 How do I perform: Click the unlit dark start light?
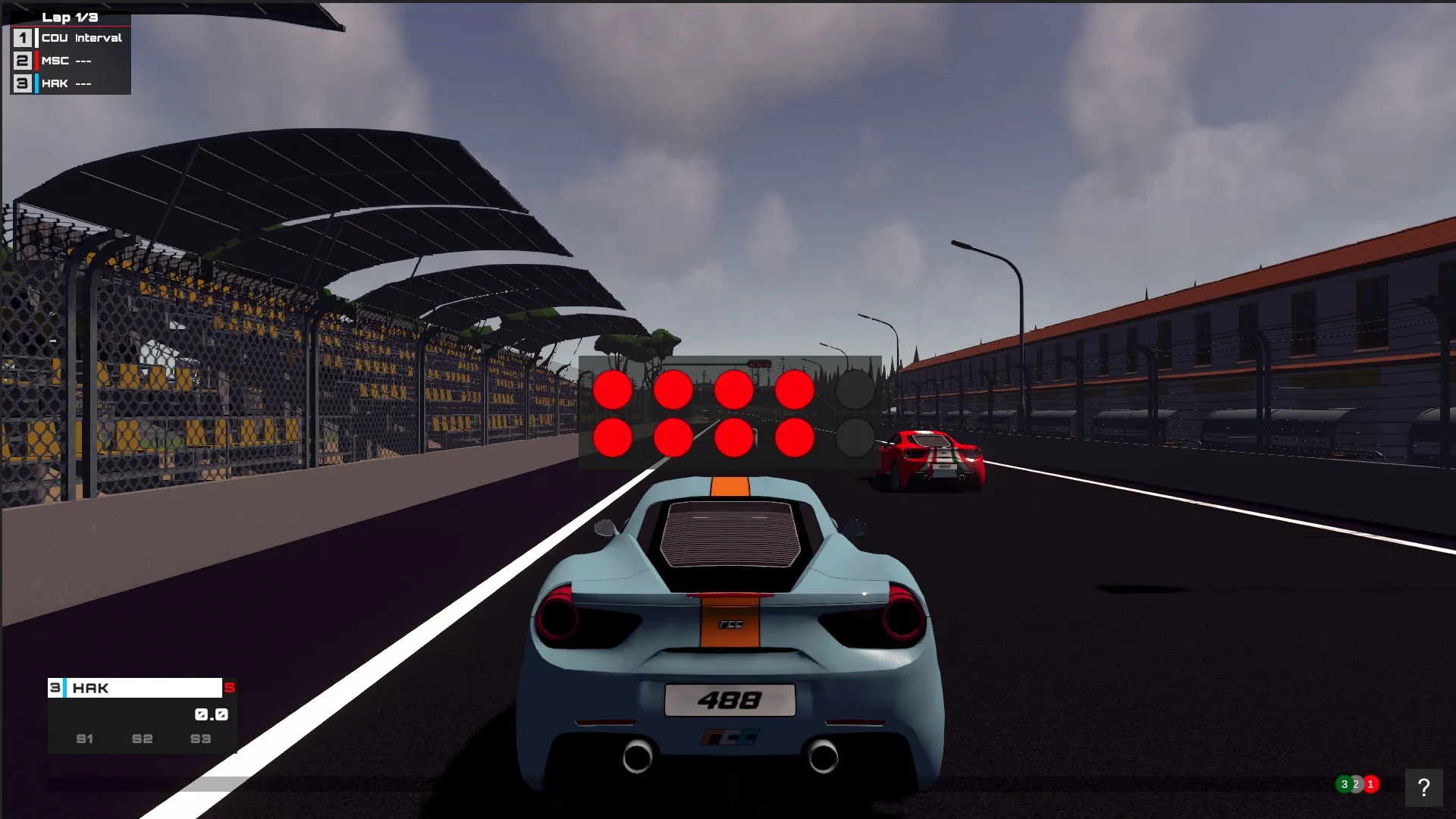click(x=855, y=389)
